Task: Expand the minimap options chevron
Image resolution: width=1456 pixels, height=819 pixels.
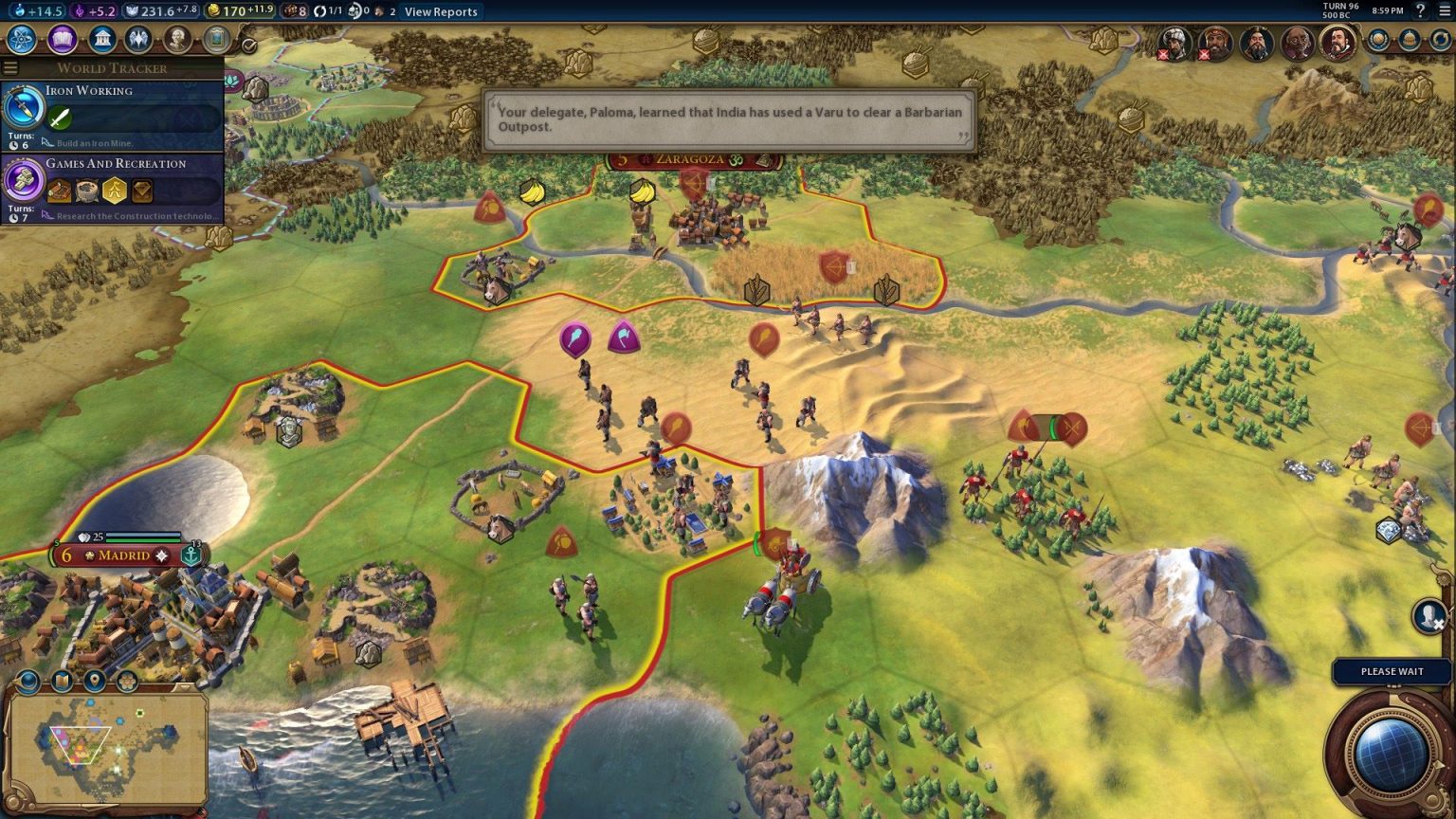Action: click(x=185, y=686)
